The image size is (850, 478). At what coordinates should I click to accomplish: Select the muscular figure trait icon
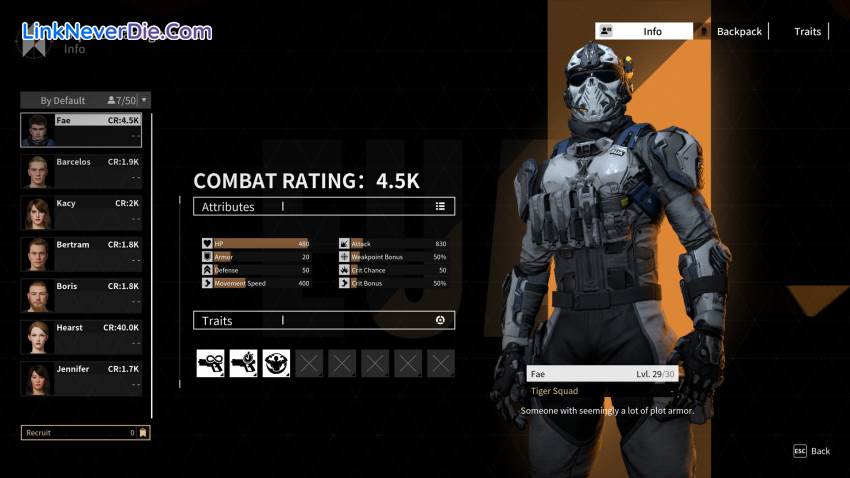pos(276,363)
